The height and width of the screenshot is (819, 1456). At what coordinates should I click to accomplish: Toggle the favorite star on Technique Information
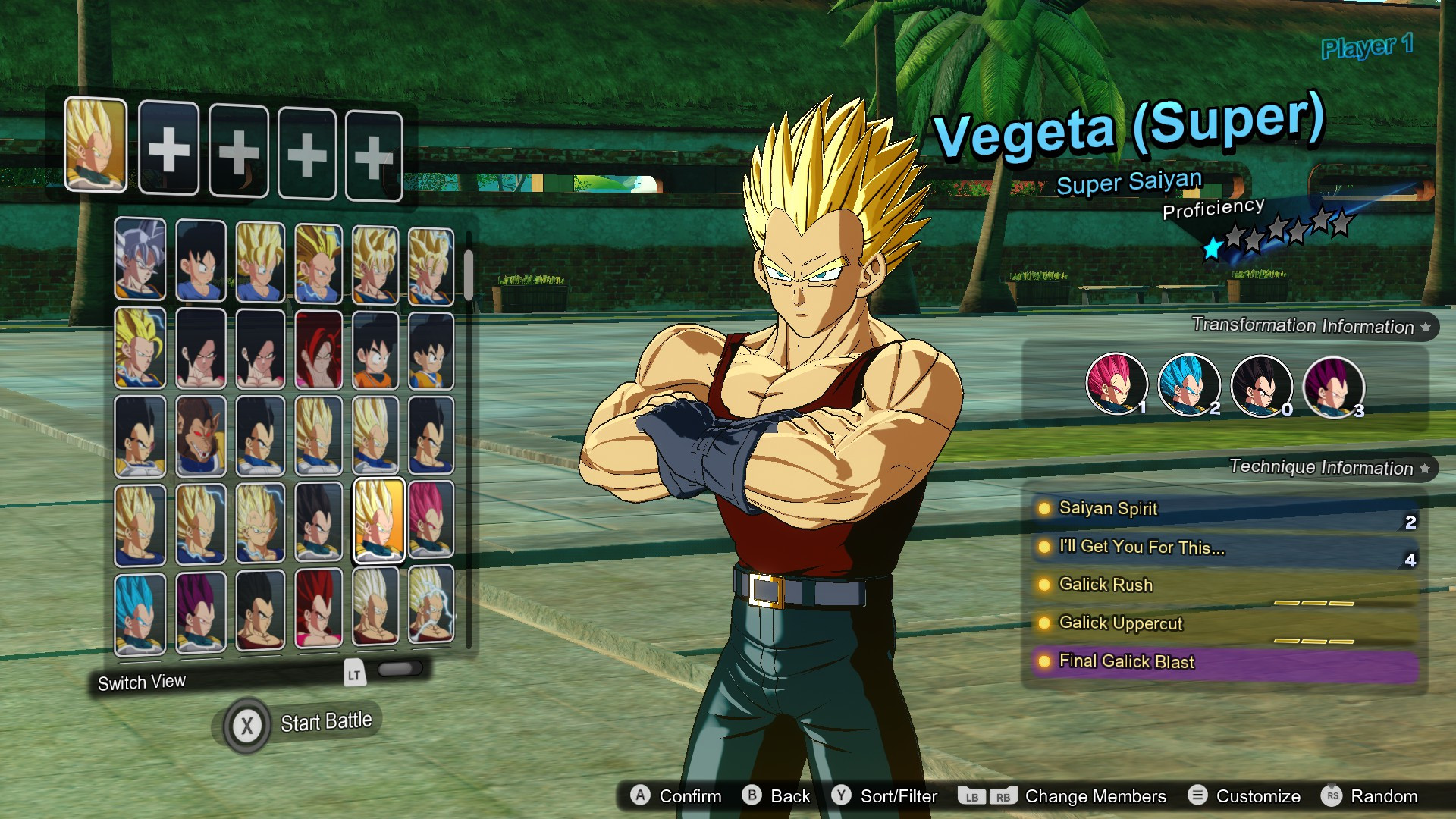coord(1426,468)
